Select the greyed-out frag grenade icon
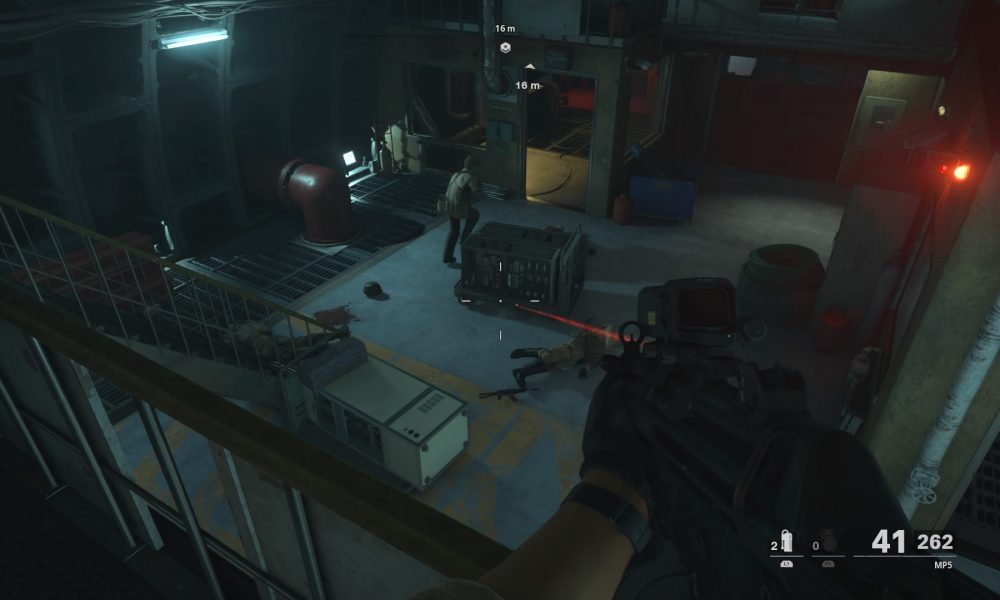This screenshot has width=1000, height=600. [828, 543]
